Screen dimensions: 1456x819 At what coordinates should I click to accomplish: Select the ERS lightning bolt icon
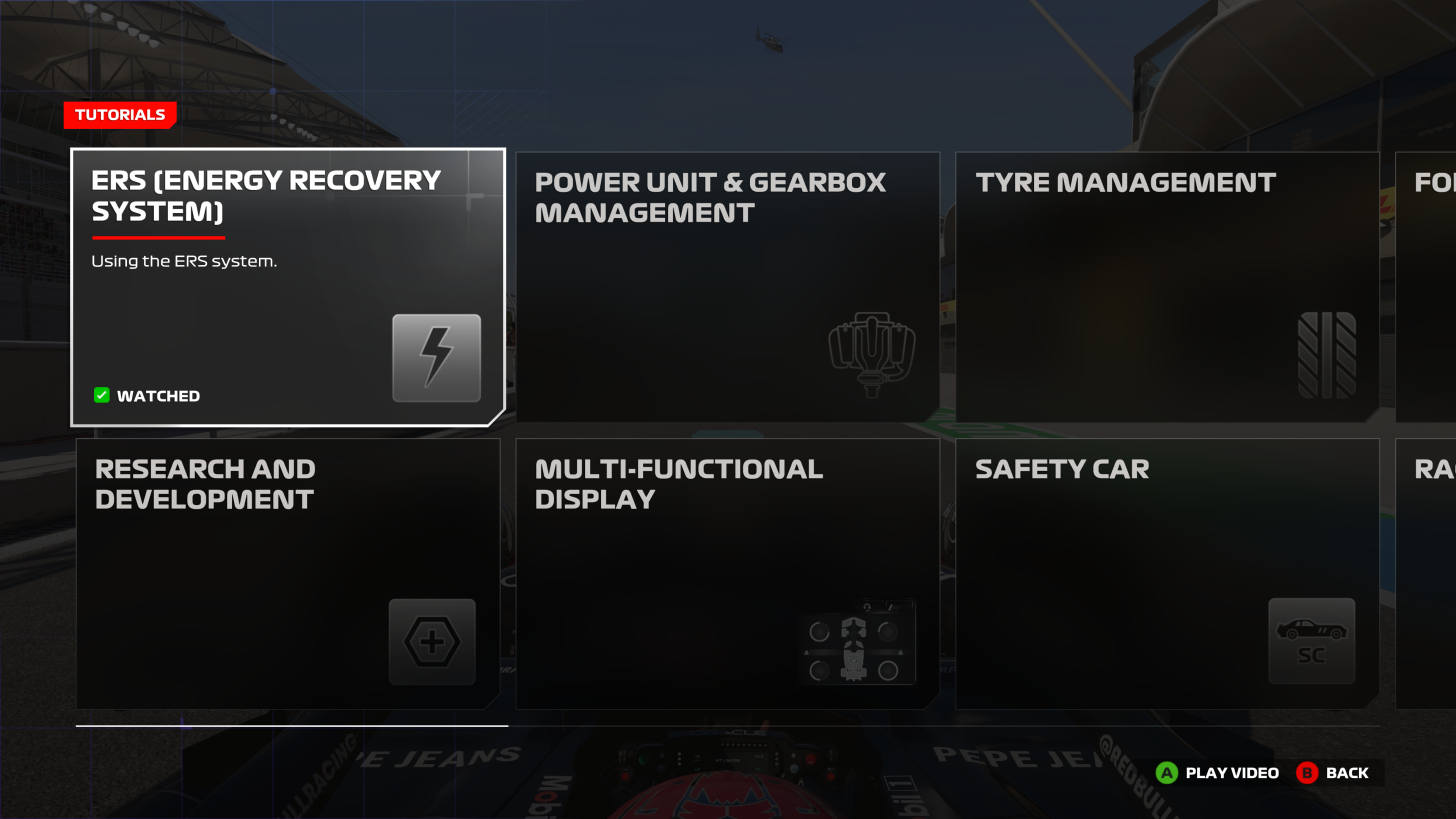436,357
